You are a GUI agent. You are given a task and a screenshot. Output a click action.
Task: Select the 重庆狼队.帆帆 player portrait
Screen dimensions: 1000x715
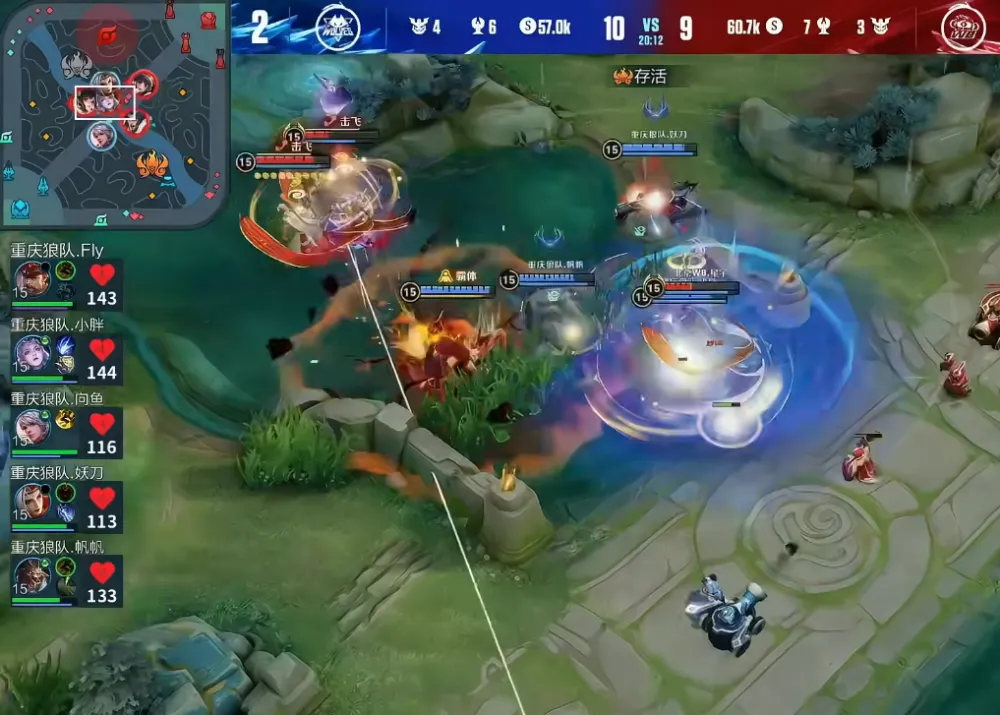(x=31, y=576)
